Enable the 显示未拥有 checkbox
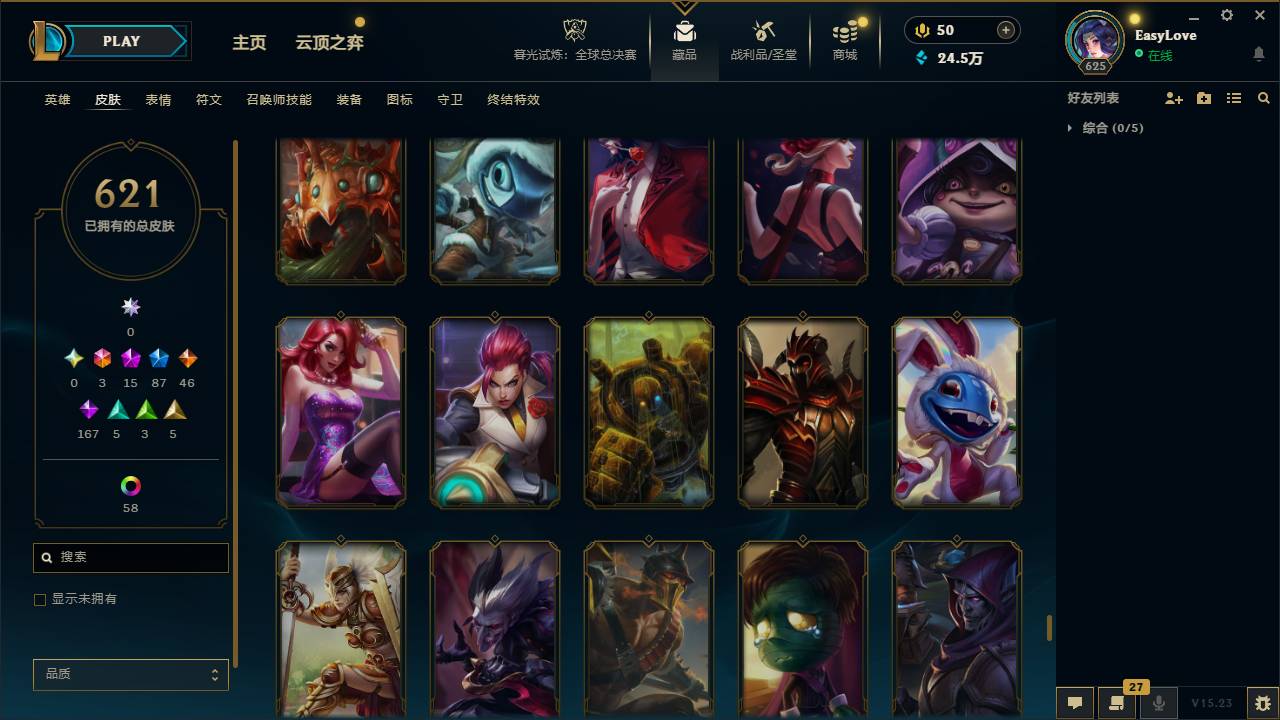Screen dimensions: 1280x720 tap(40, 599)
